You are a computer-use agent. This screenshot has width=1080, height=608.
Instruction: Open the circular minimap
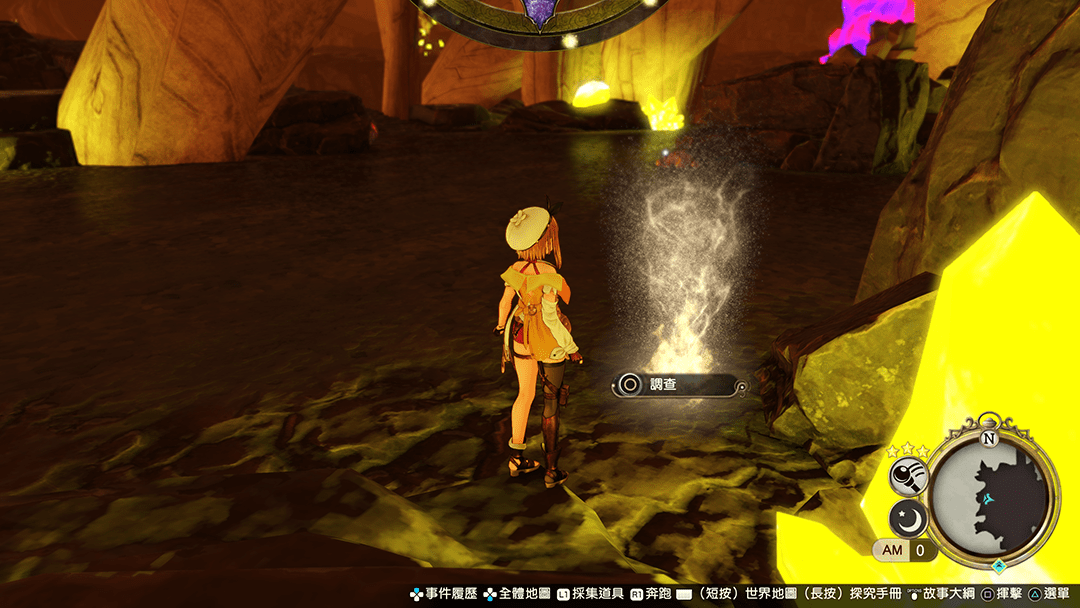pos(989,497)
